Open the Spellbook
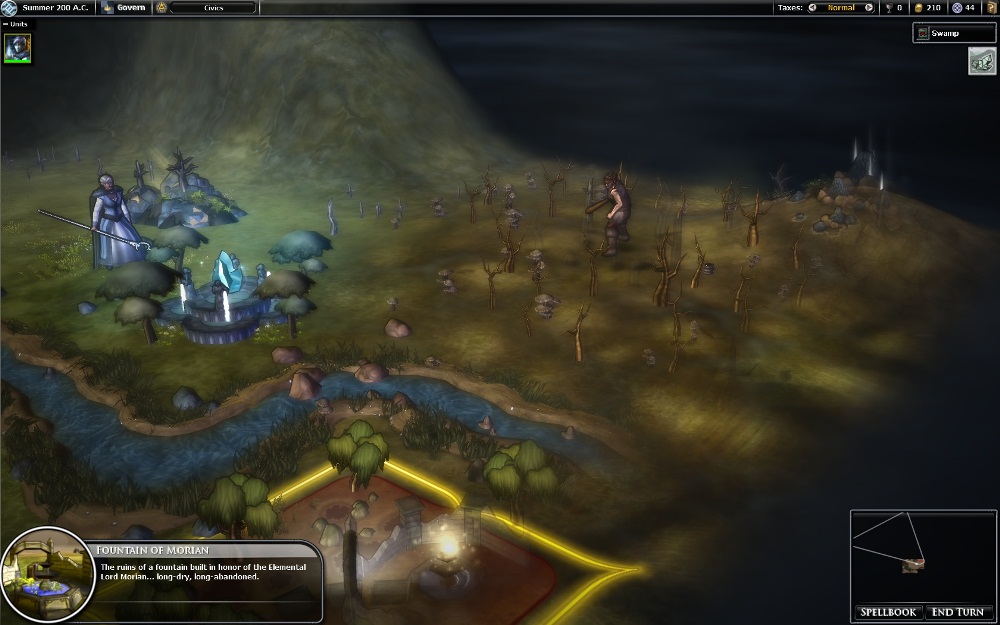 (x=889, y=612)
